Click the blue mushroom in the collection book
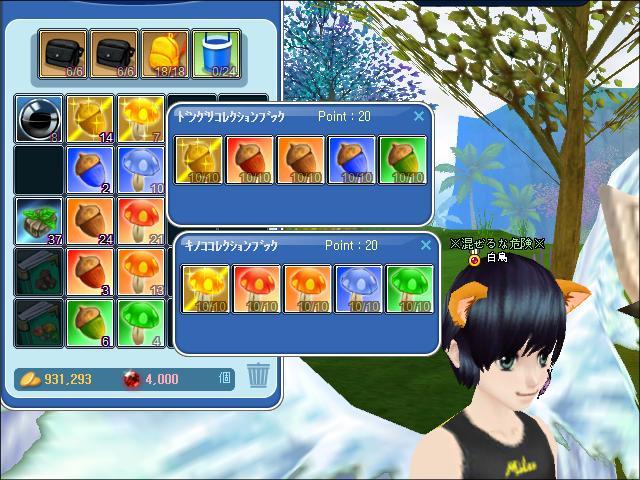The image size is (640, 480). [356, 290]
